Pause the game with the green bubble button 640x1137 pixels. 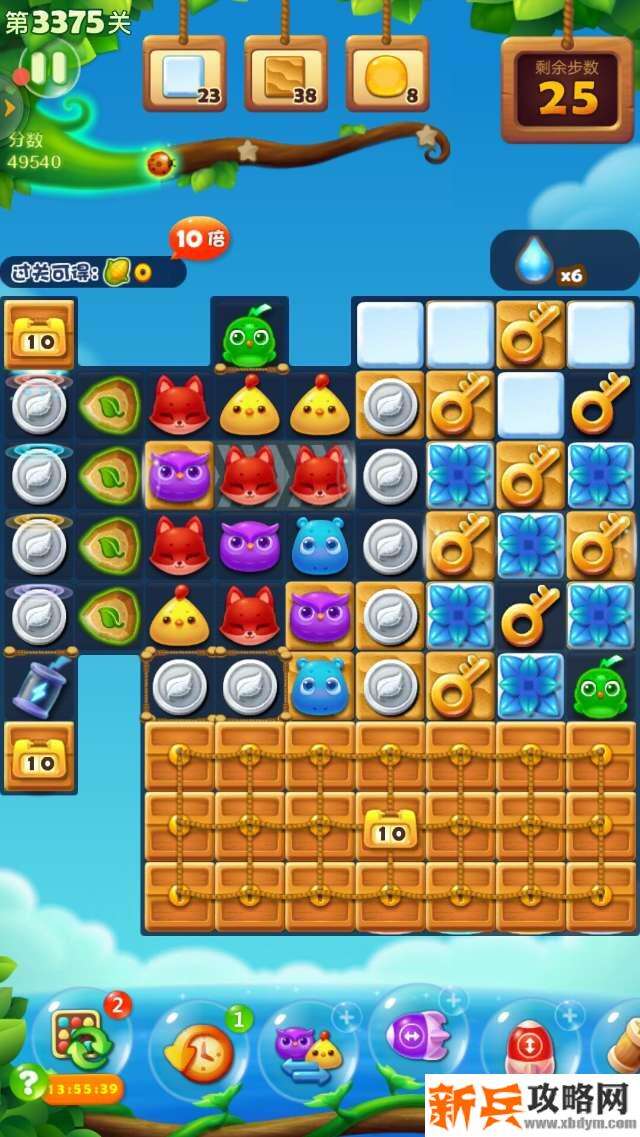[x=48, y=68]
